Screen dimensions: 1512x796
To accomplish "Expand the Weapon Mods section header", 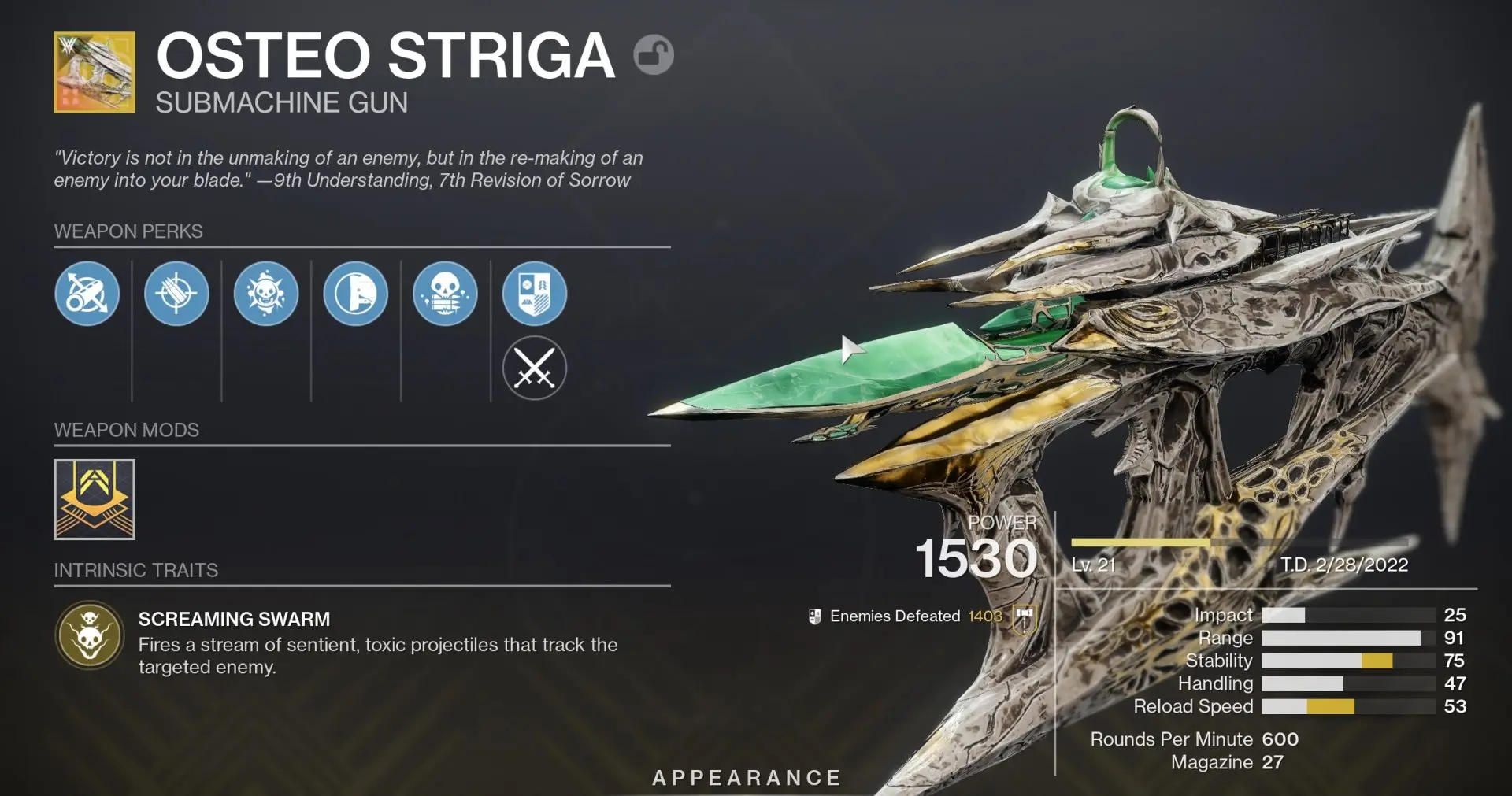I will (126, 430).
